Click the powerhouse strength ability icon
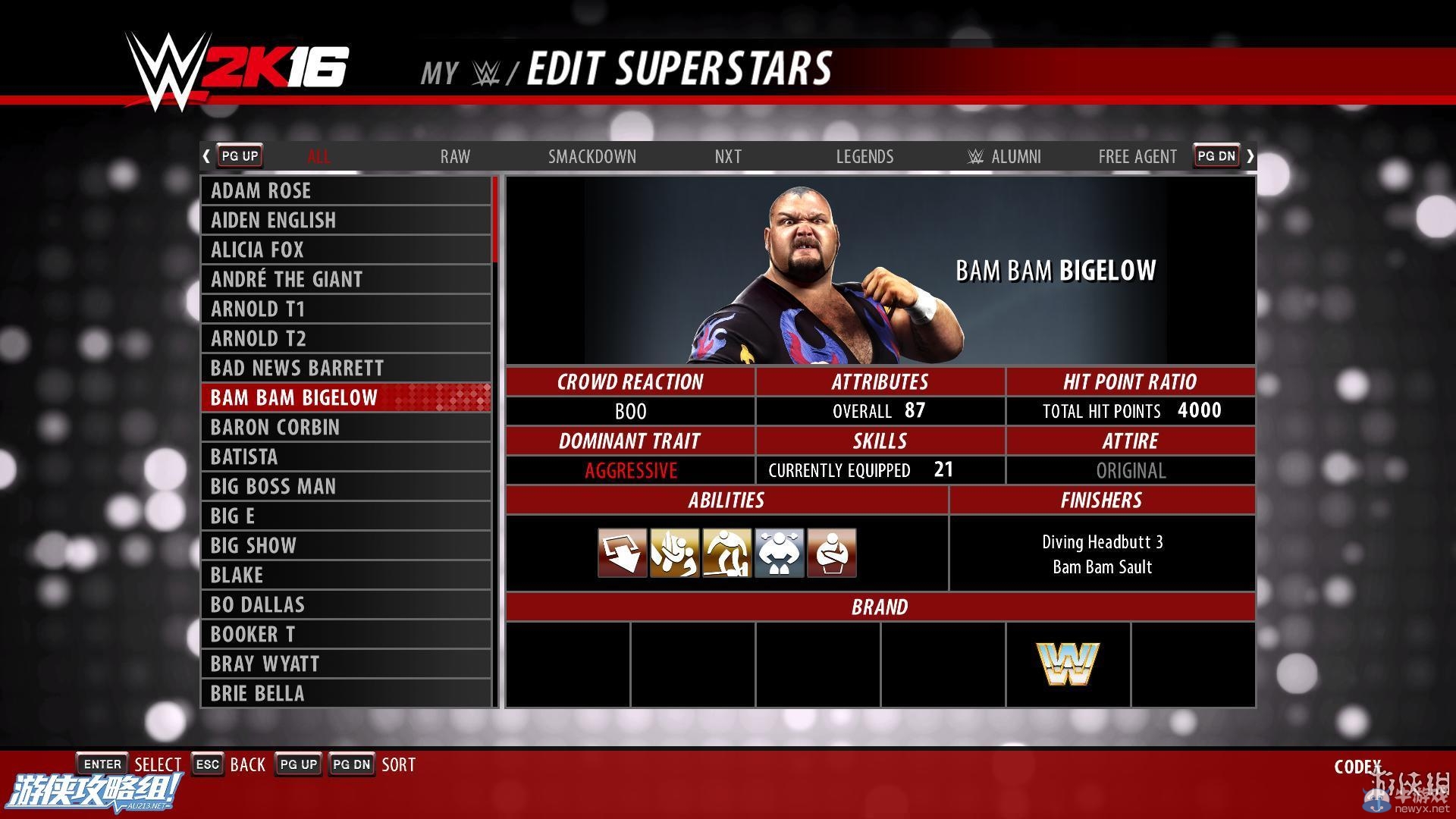 778,553
